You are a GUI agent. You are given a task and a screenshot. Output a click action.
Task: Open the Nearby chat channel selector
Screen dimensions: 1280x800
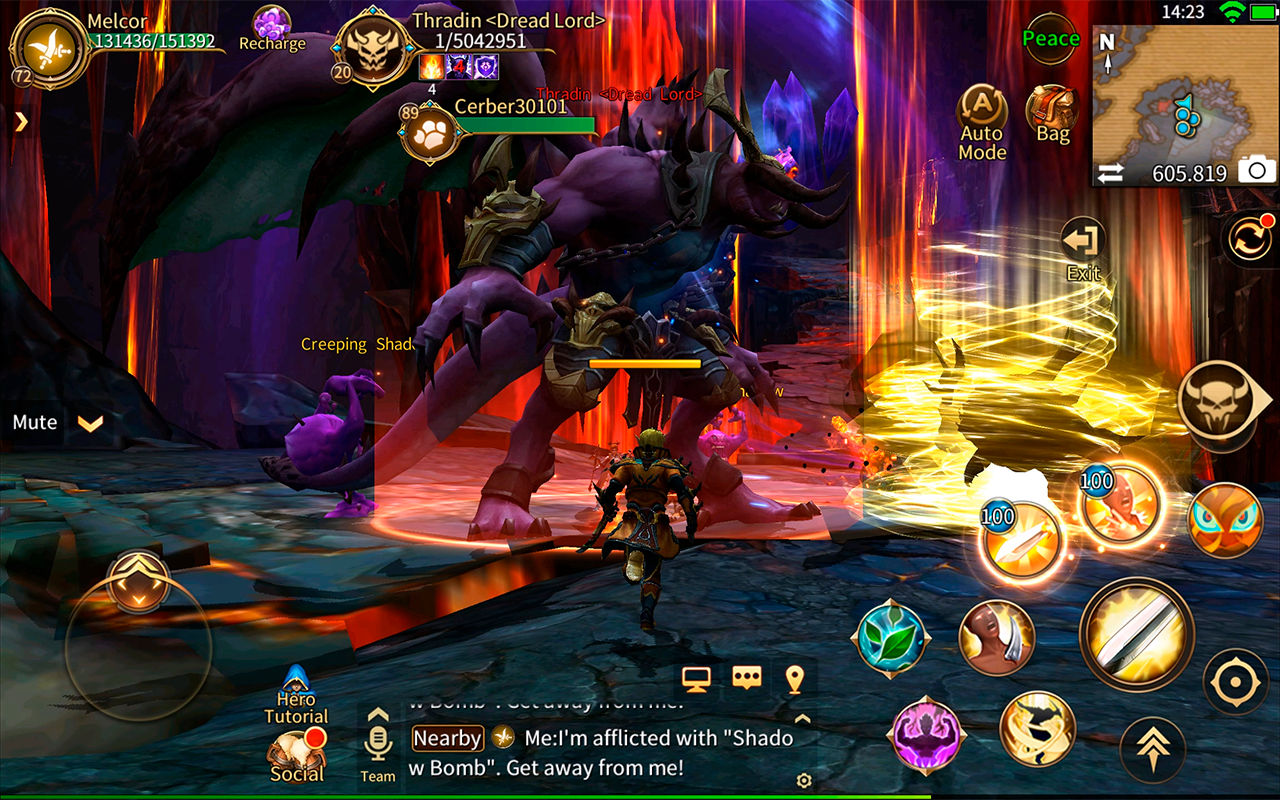point(447,738)
